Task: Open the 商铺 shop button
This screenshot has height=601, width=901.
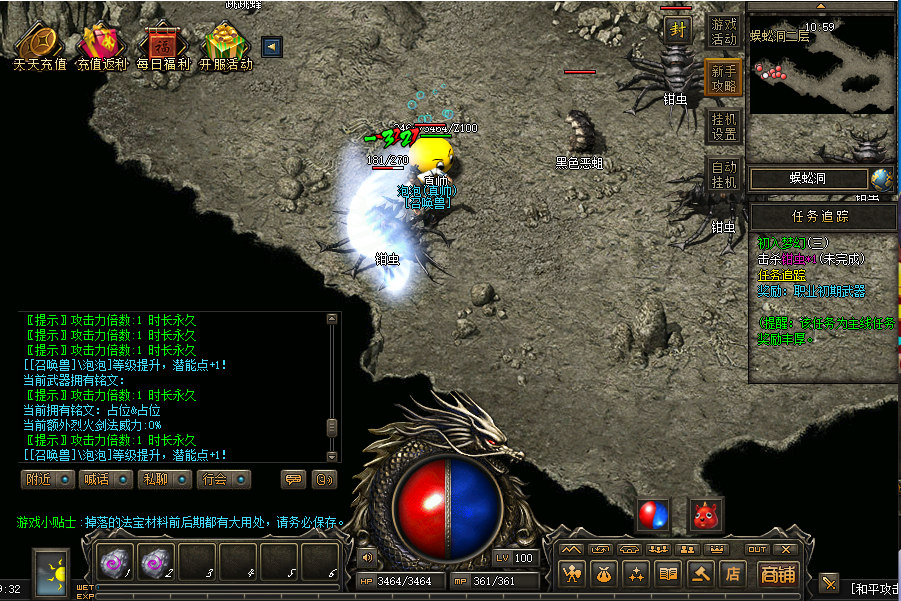Action: (777, 573)
